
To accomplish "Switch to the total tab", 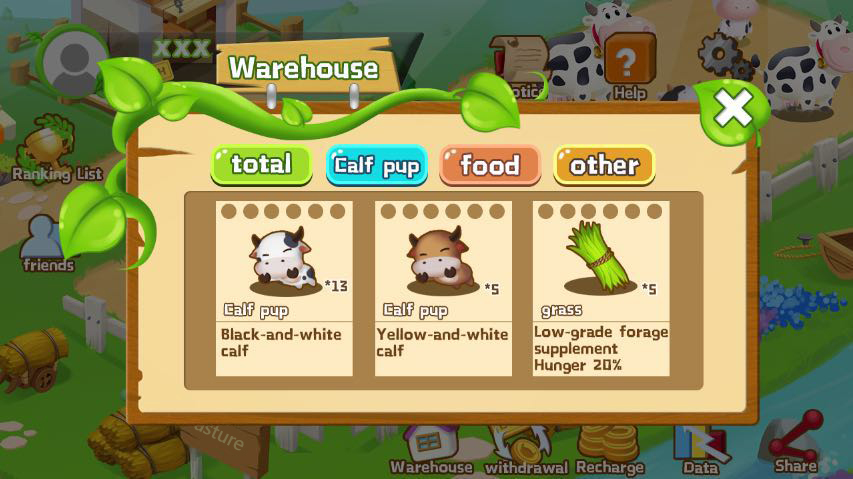I will point(262,165).
